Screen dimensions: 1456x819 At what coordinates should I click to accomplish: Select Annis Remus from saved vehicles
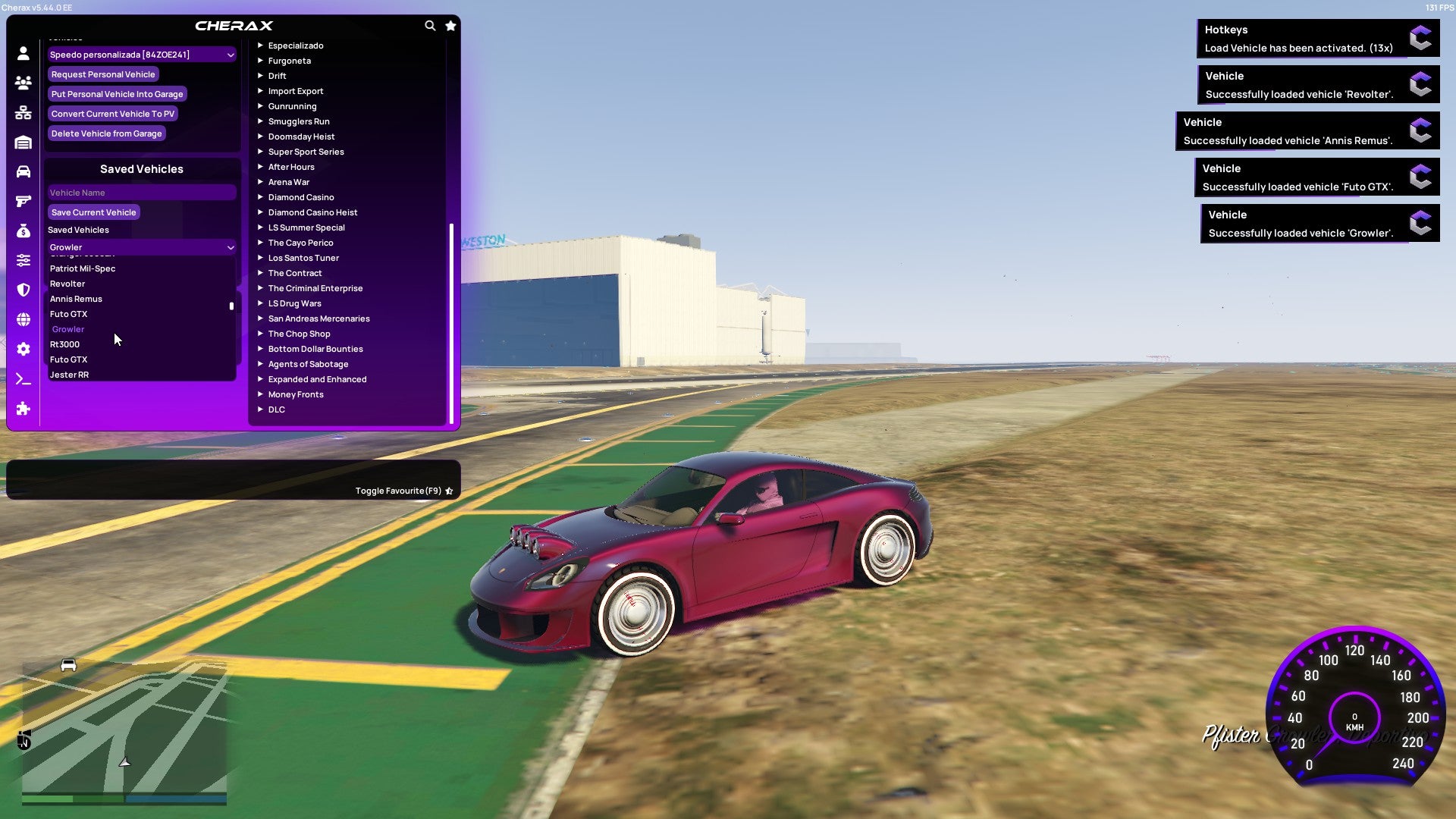pos(76,299)
